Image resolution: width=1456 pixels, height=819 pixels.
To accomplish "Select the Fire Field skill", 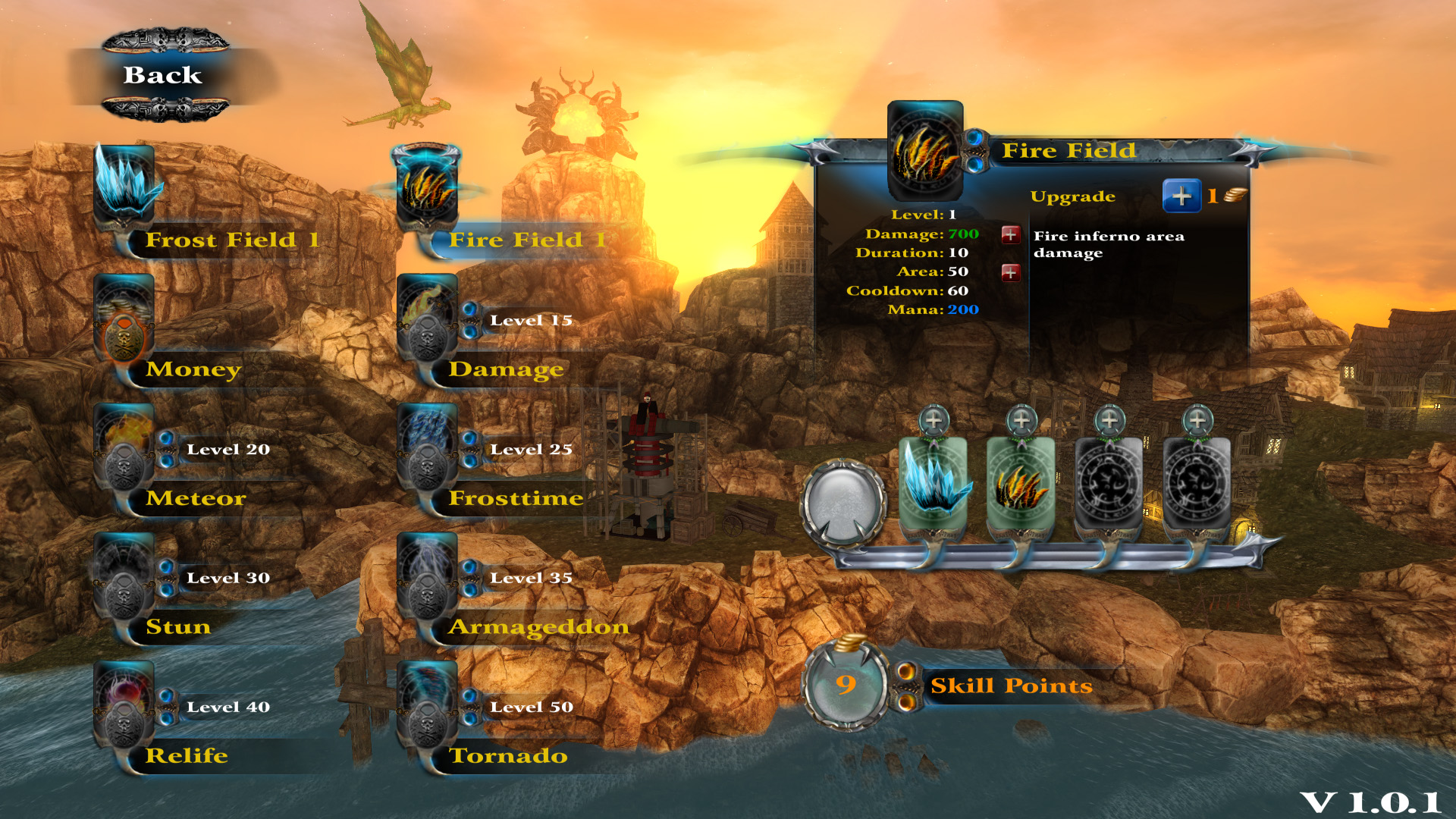I will (427, 187).
